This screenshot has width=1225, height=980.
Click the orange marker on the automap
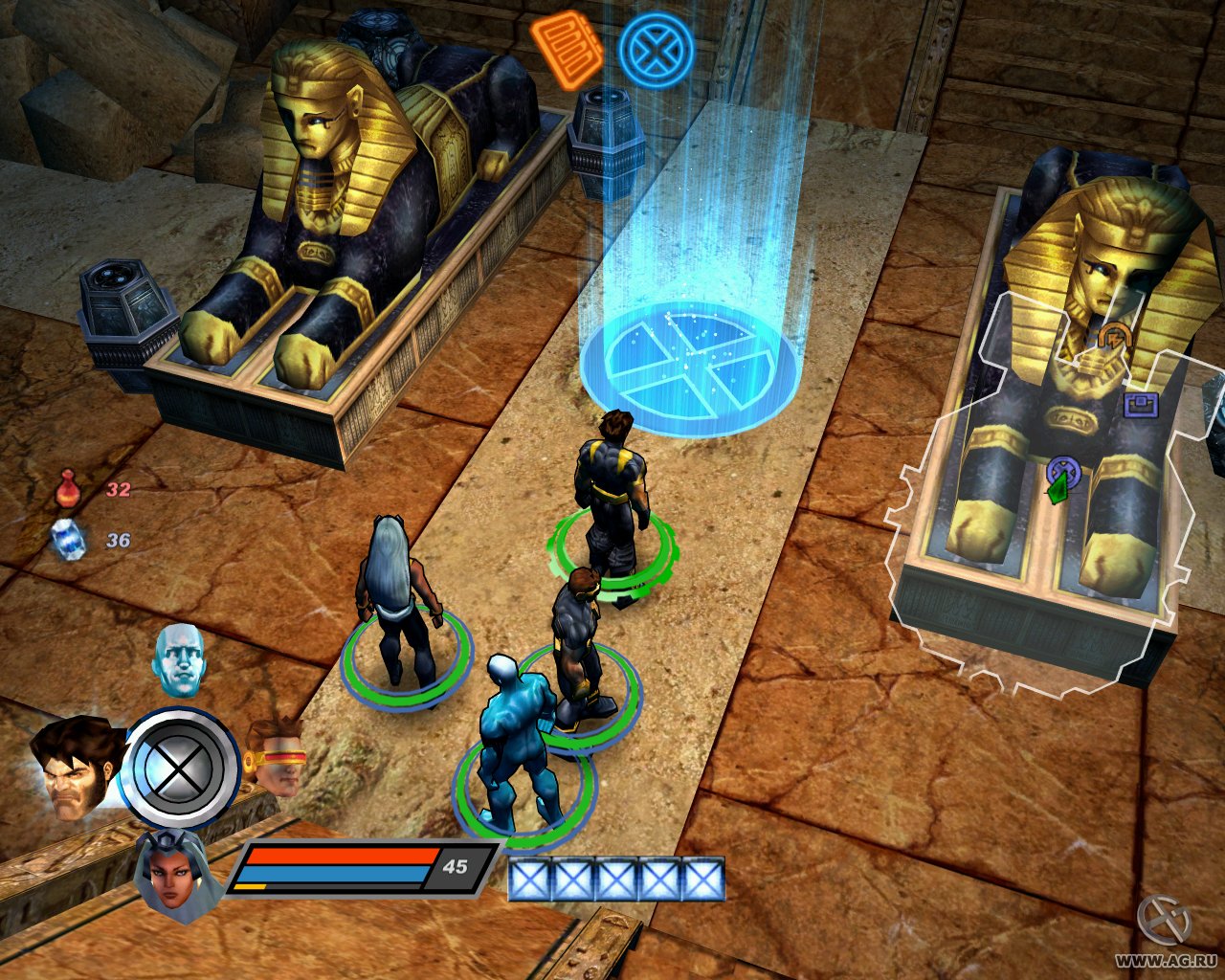[x=1113, y=337]
